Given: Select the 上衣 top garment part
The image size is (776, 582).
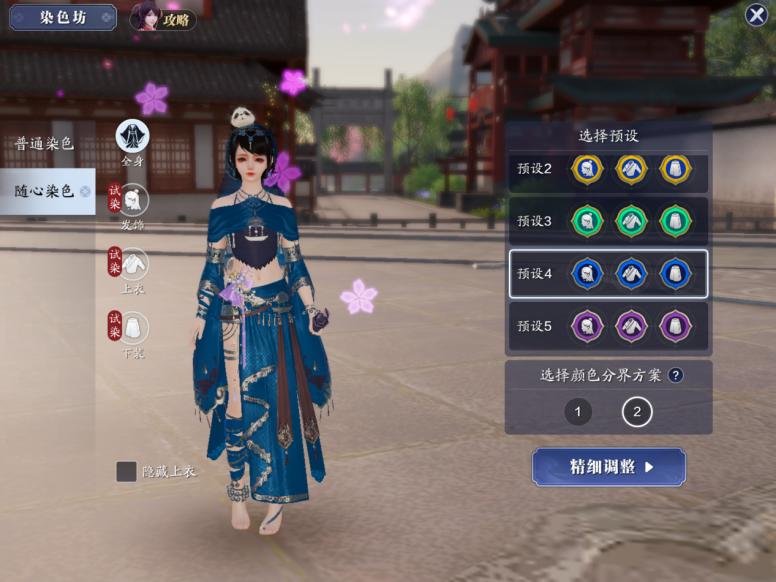Looking at the screenshot, I should pos(134,265).
